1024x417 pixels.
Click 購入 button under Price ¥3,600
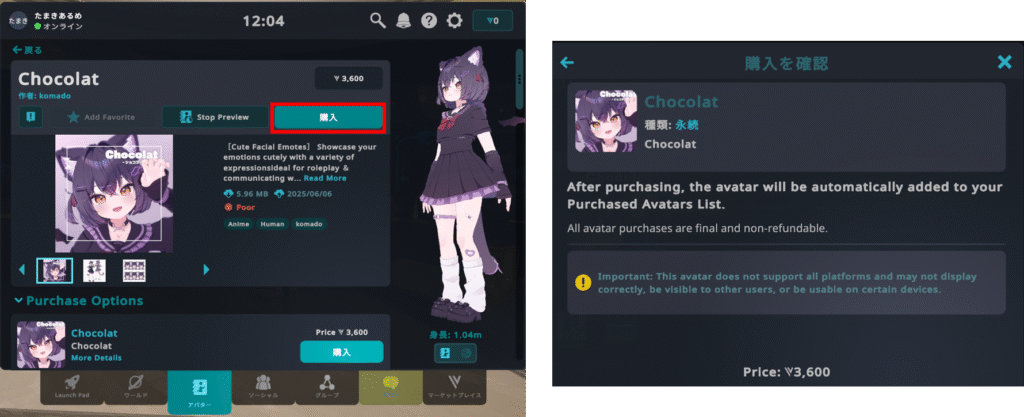[x=341, y=352]
